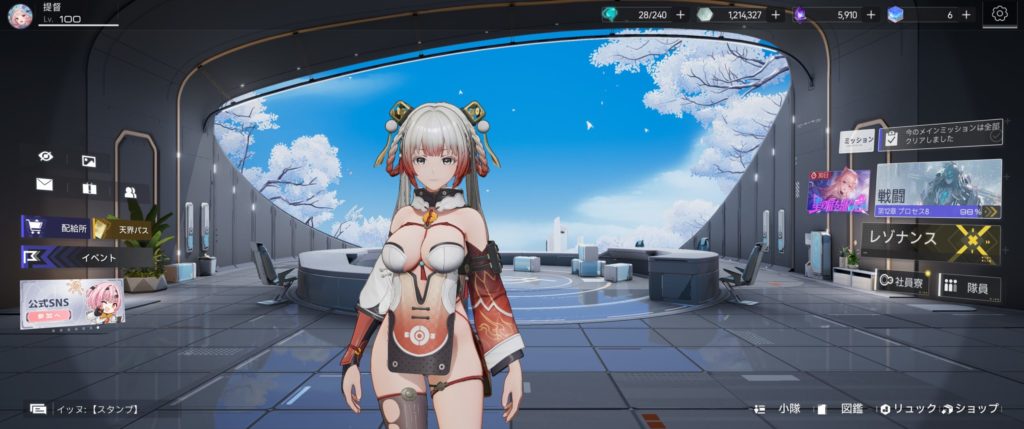Enter the 戦闘 battle menu
The height and width of the screenshot is (429, 1024).
(938, 189)
